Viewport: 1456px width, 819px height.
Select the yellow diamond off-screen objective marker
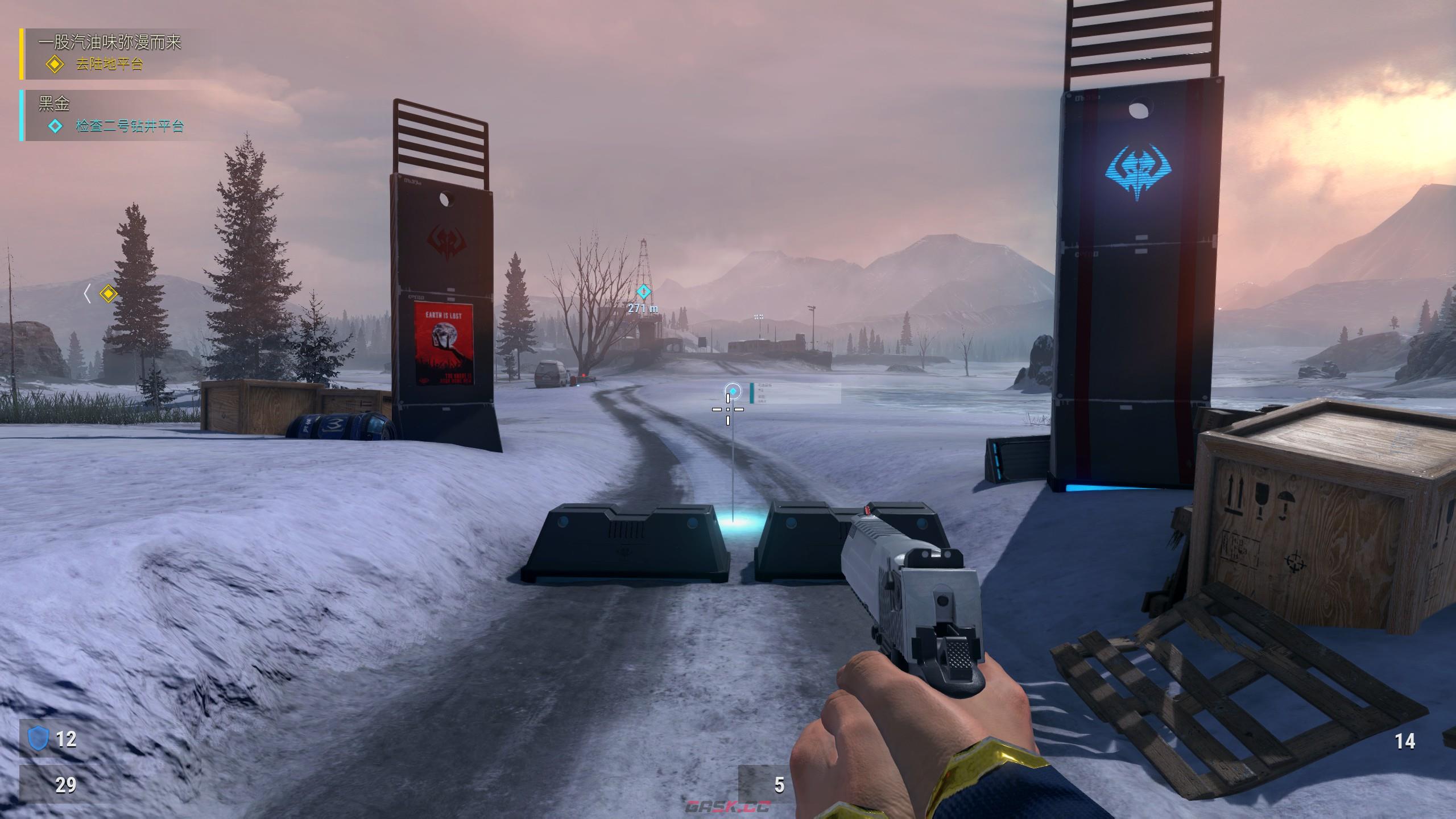[108, 293]
